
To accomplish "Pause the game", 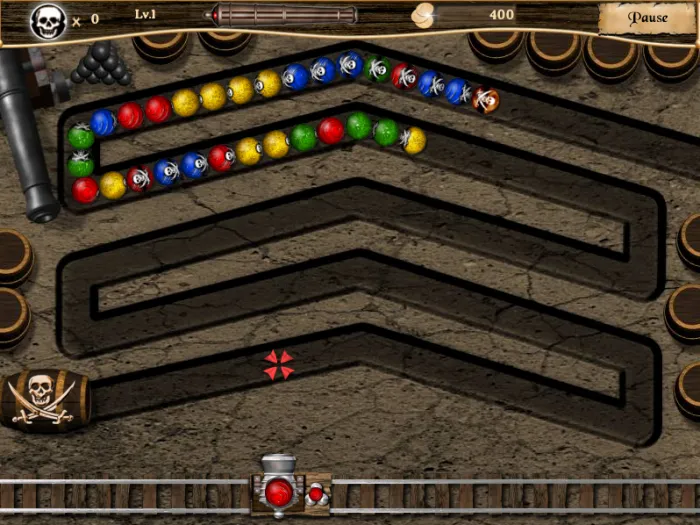I will (647, 18).
